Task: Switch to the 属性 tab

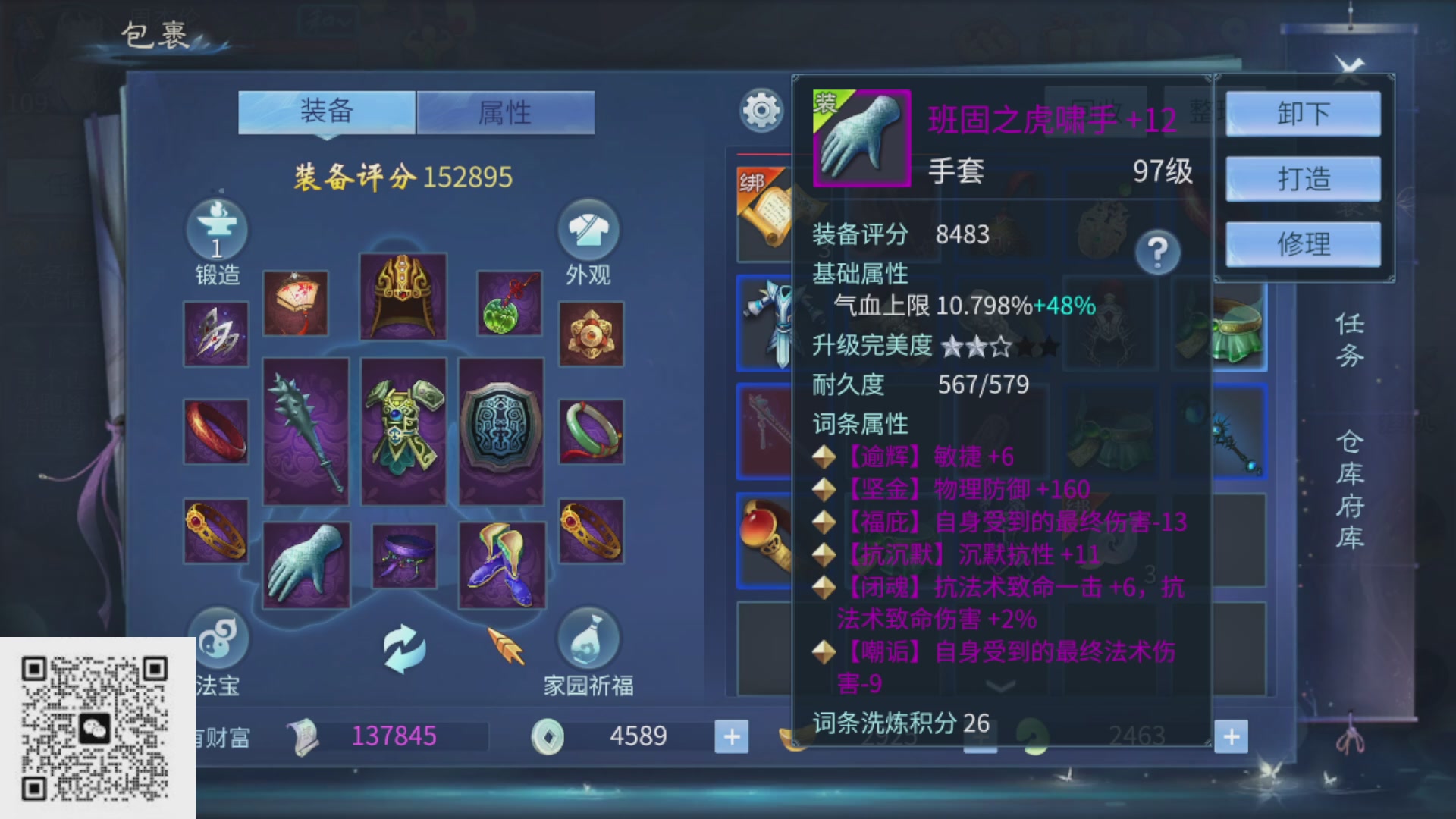Action: click(504, 111)
